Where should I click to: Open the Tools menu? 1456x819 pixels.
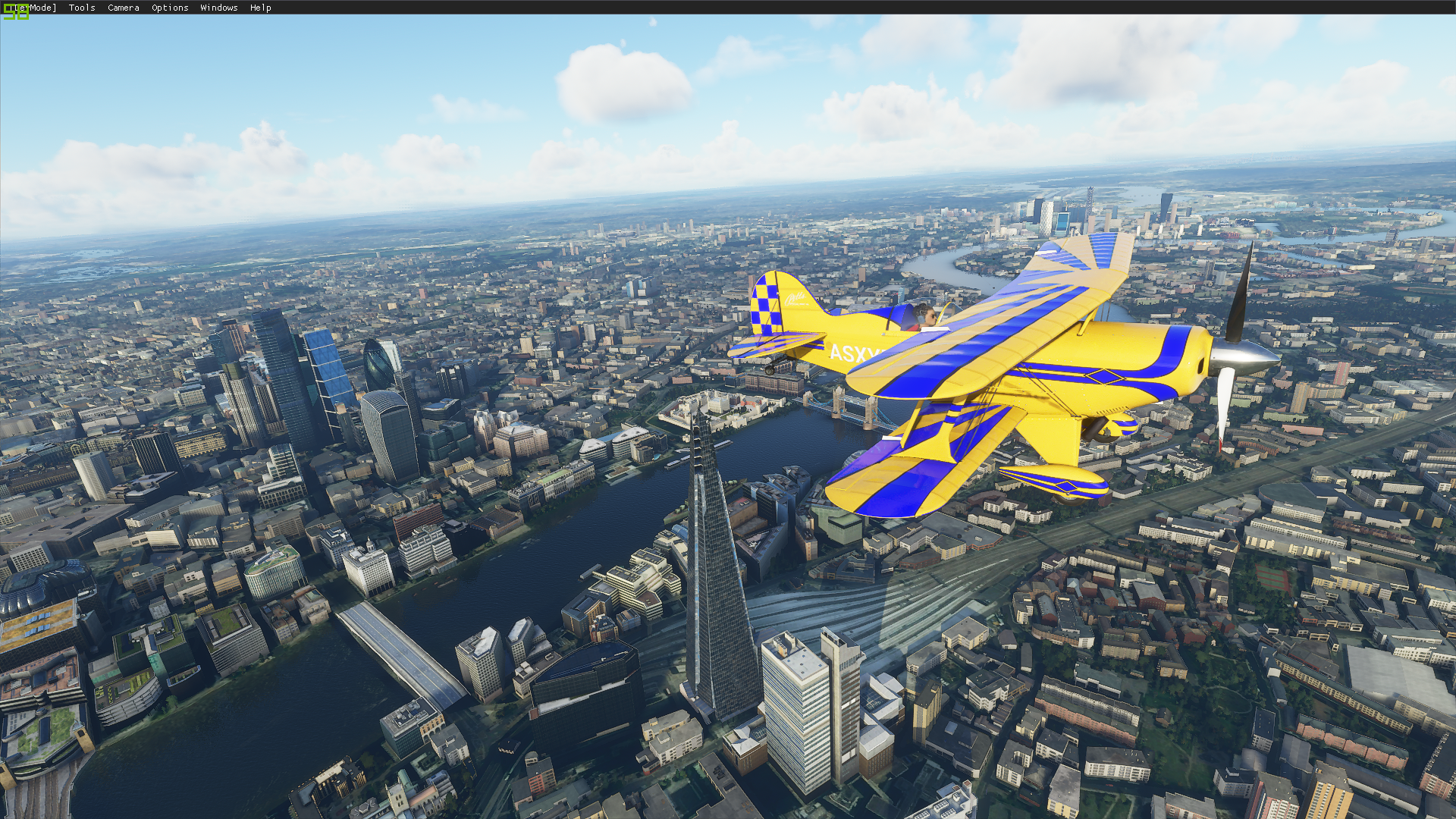[82, 8]
